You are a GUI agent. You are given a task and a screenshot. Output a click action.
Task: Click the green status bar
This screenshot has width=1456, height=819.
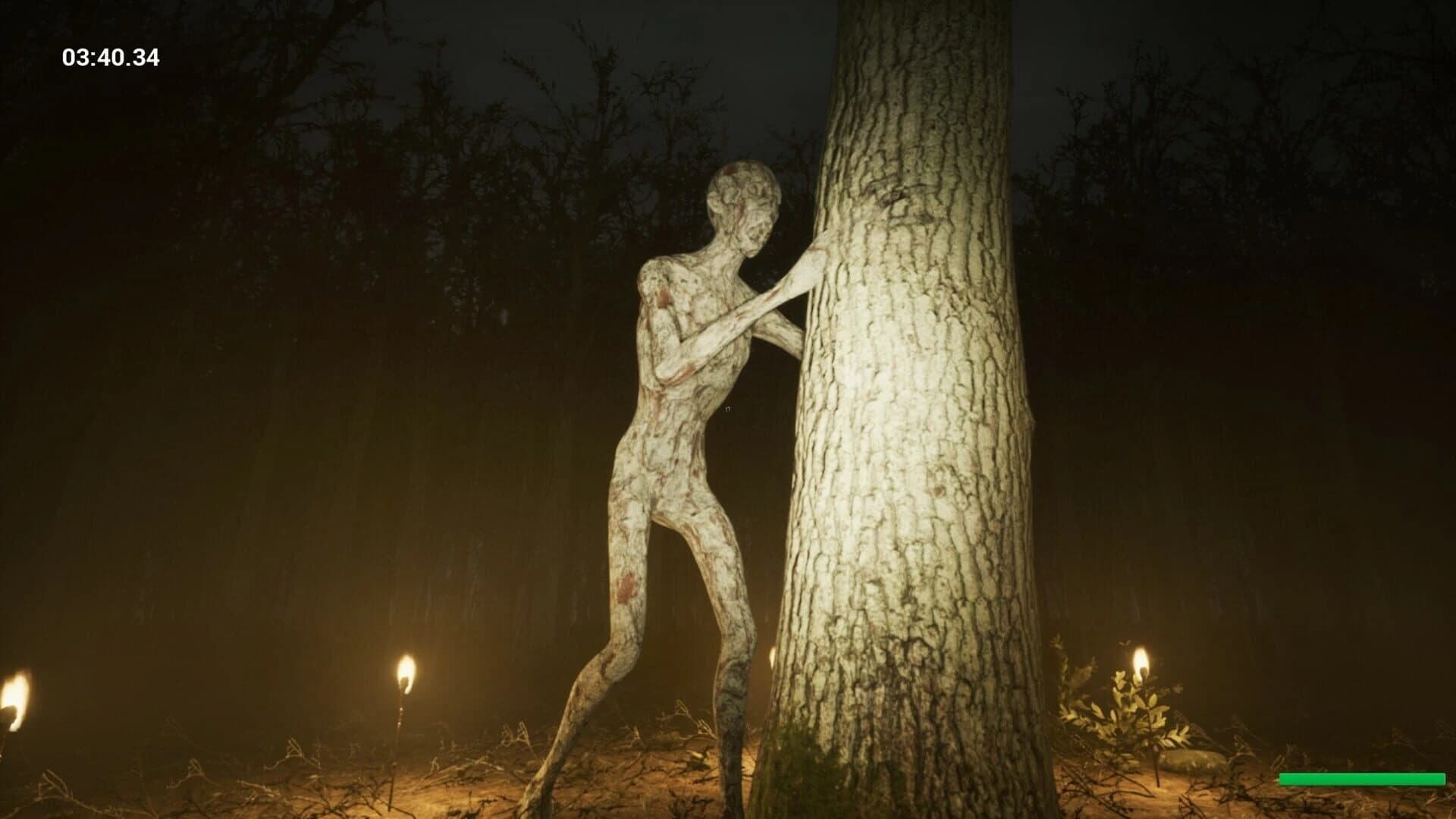point(1361,777)
